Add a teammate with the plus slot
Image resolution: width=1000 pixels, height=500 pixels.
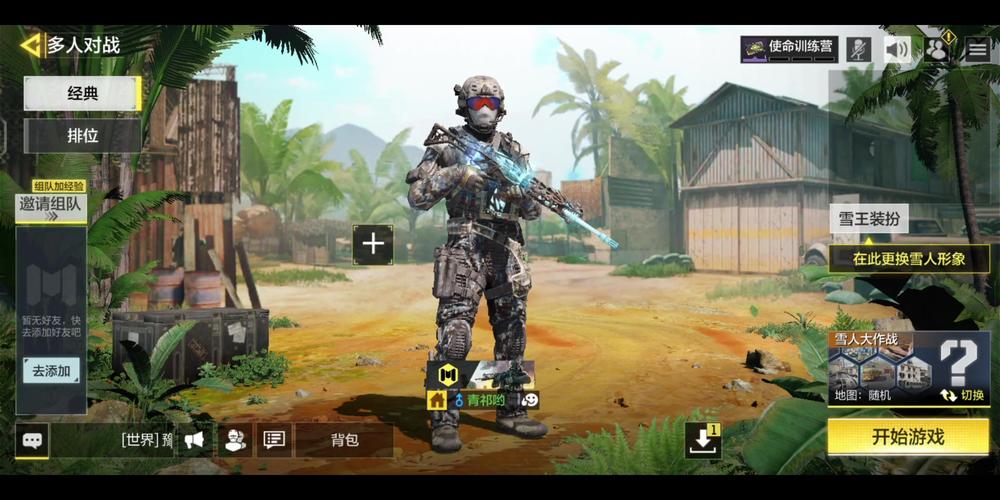pyautogui.click(x=373, y=244)
